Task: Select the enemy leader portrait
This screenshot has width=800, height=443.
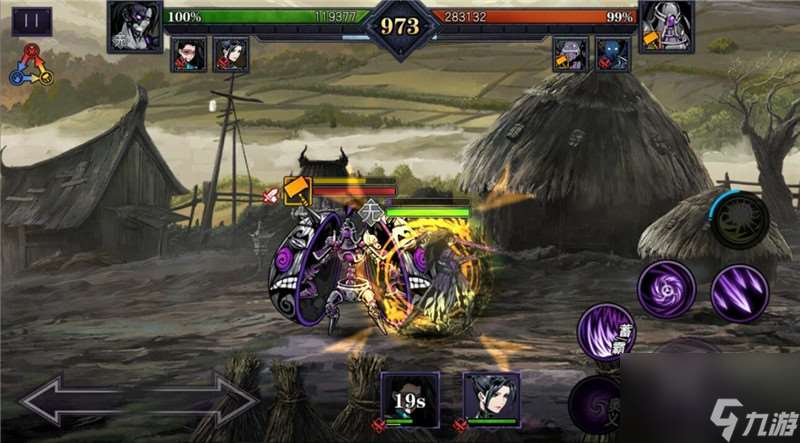Action: (667, 27)
